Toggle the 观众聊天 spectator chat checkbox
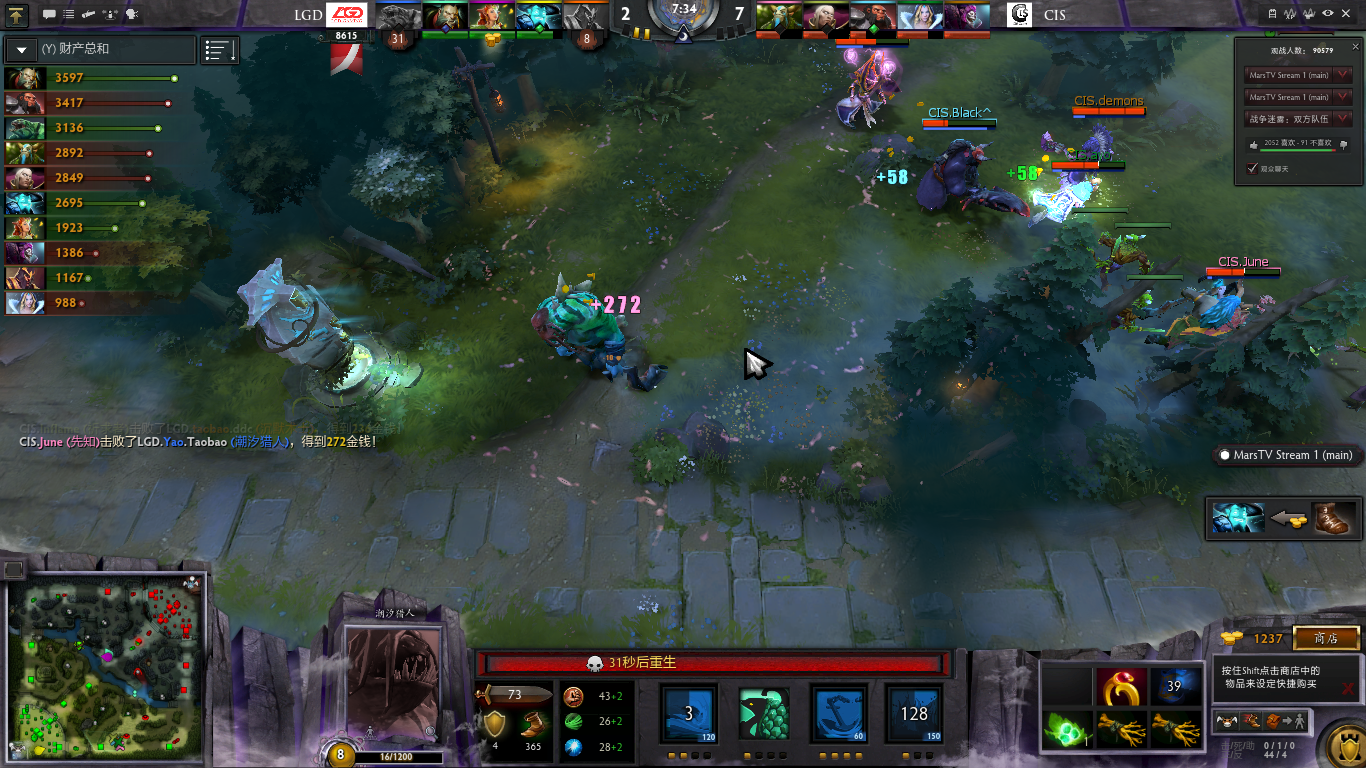The width and height of the screenshot is (1366, 768). [x=1253, y=168]
